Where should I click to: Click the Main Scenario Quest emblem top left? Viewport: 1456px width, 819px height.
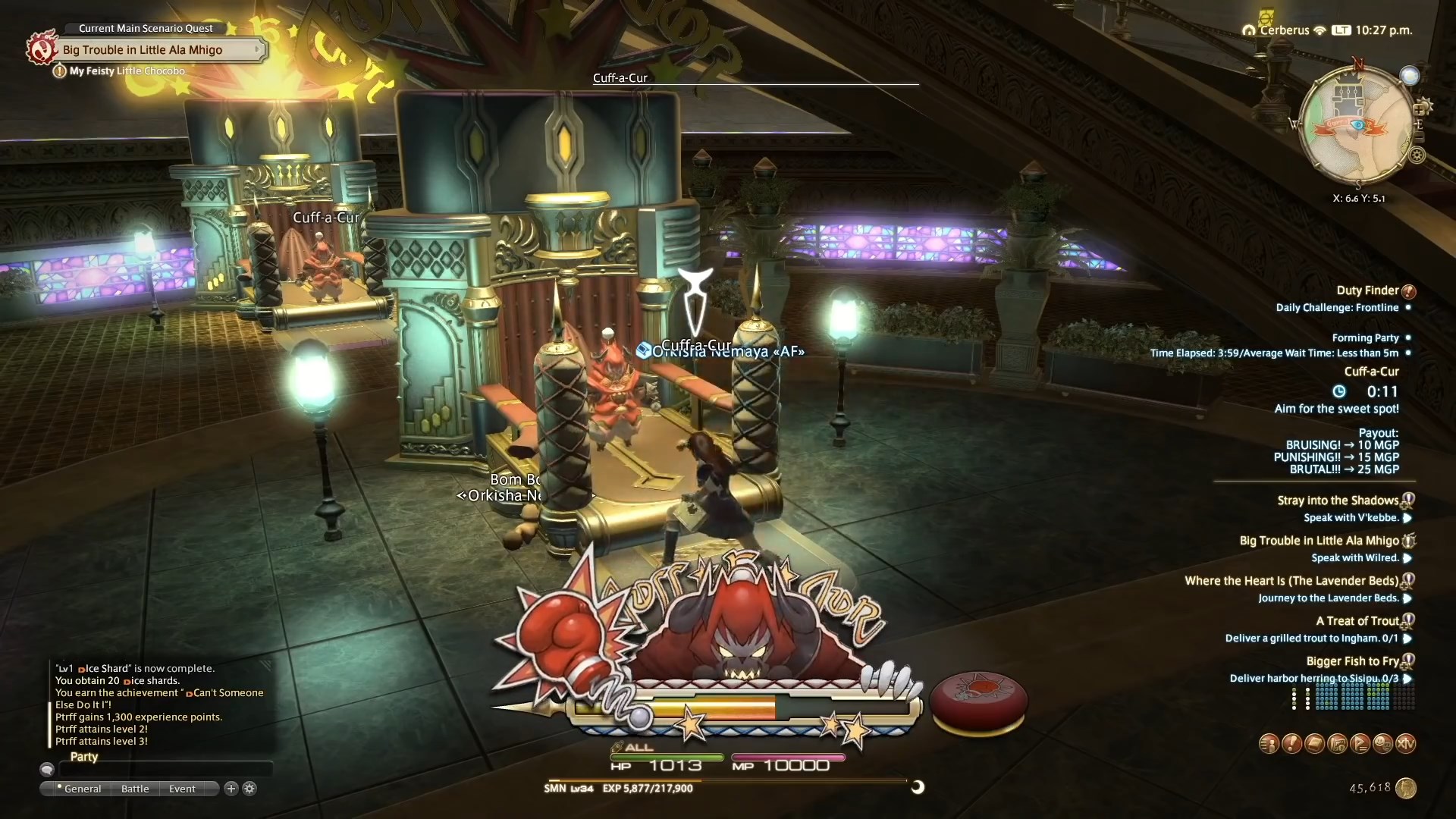[x=42, y=49]
